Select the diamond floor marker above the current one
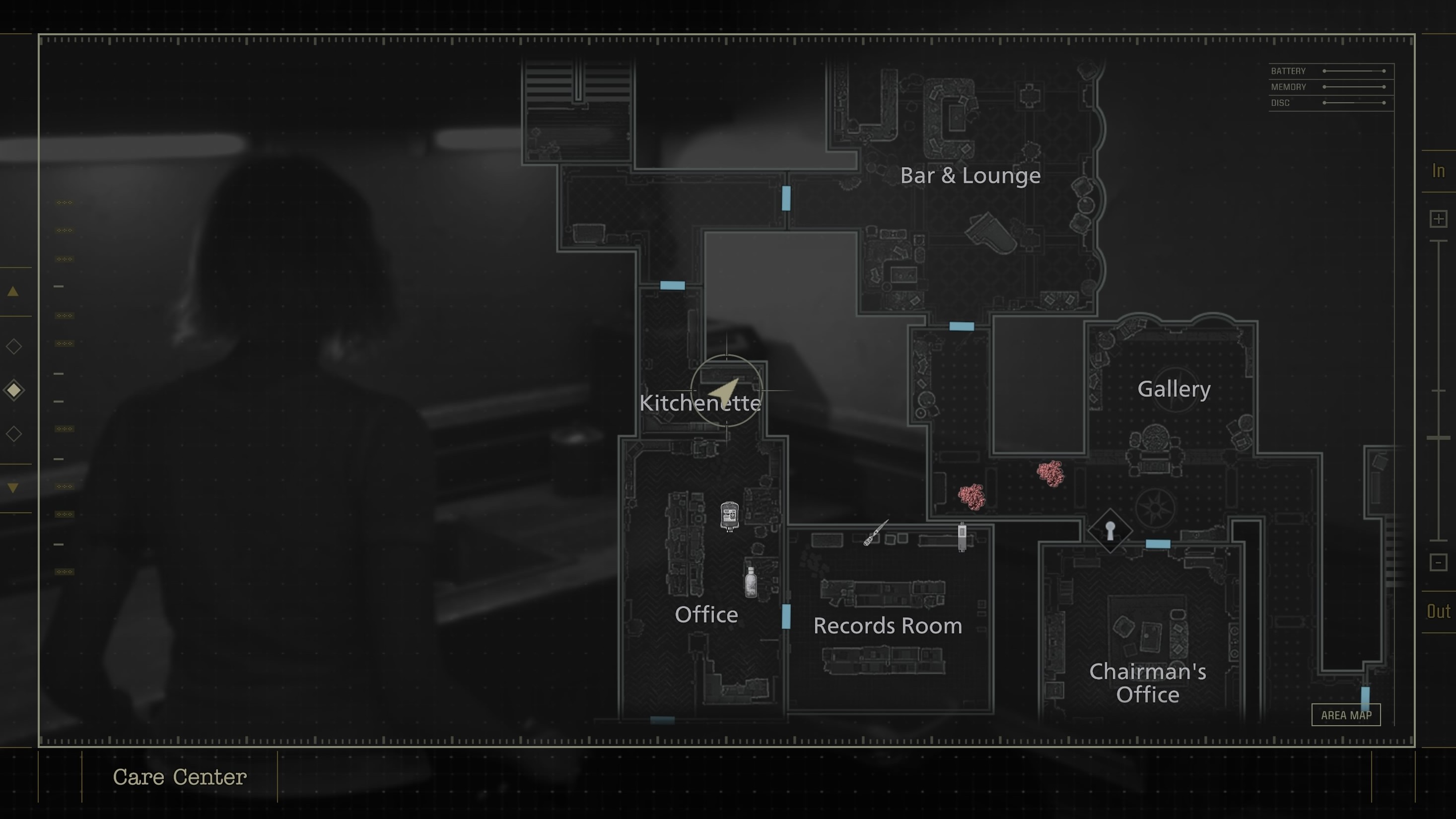Image resolution: width=1456 pixels, height=819 pixels. (x=13, y=346)
